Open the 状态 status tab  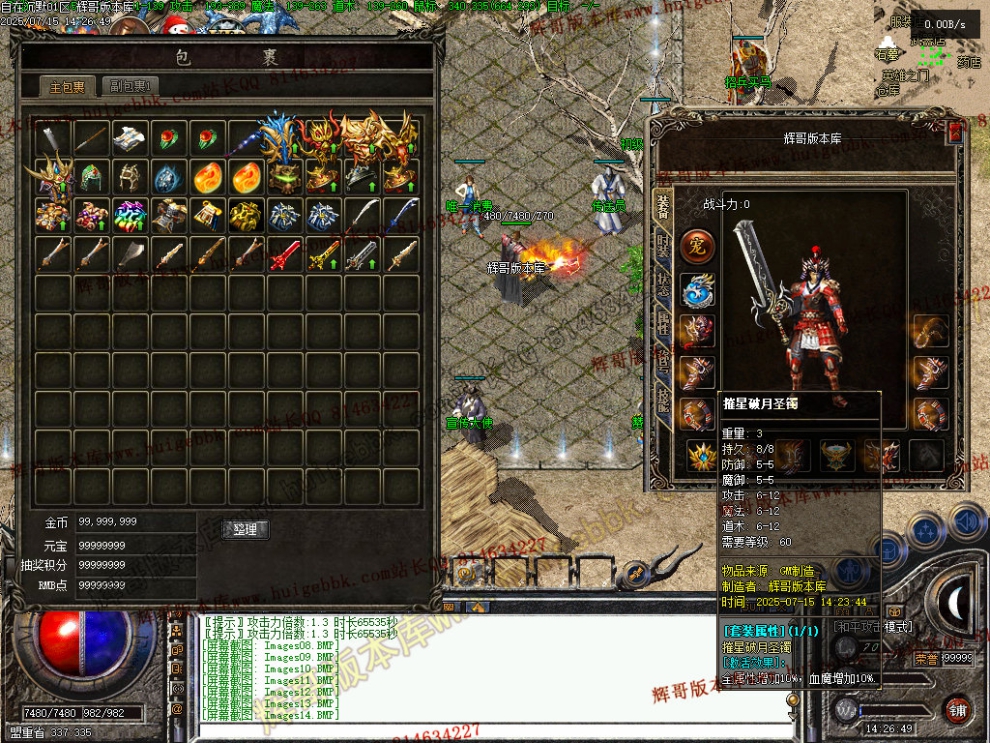pyautogui.click(x=662, y=282)
